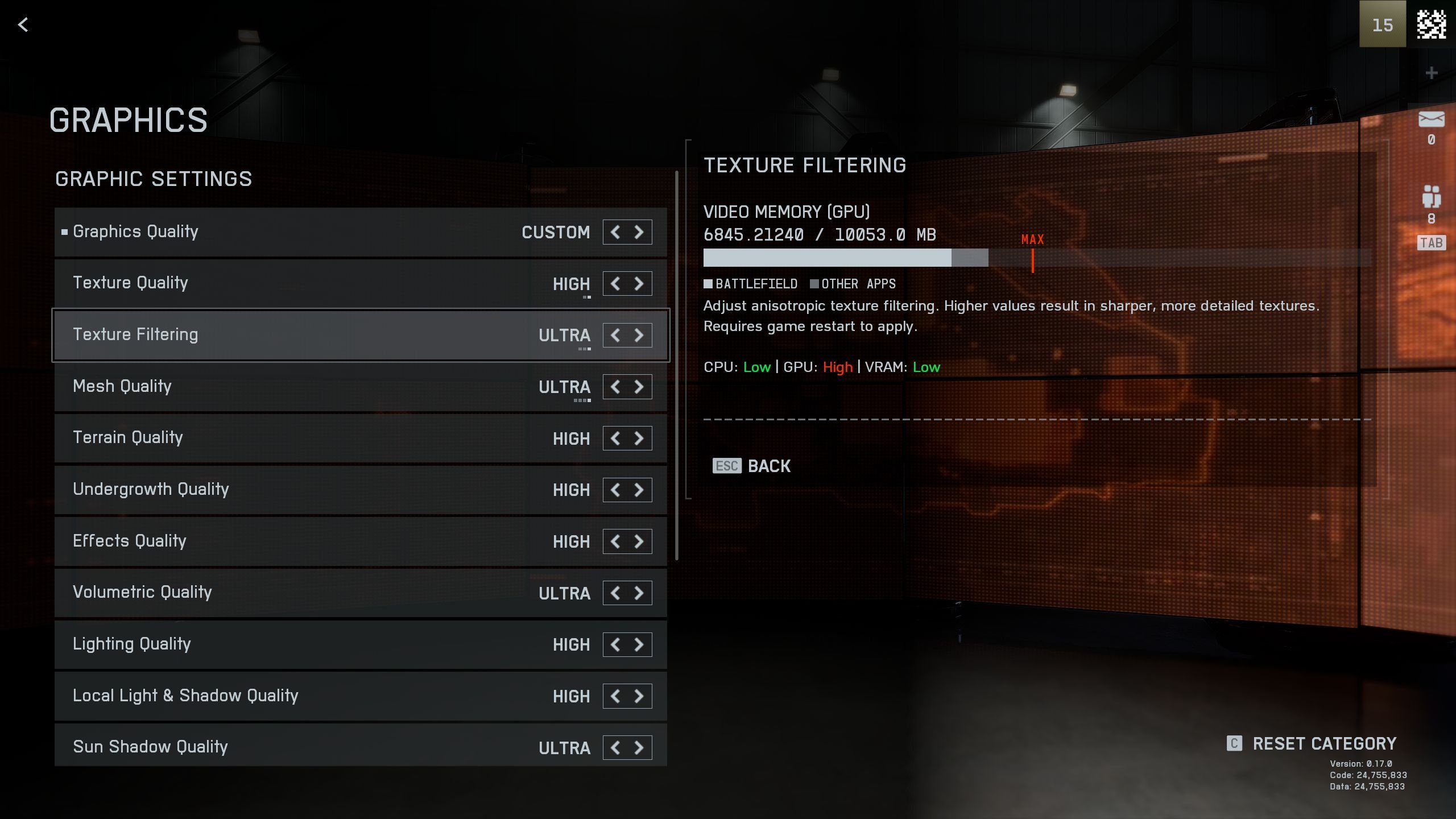Image resolution: width=1456 pixels, height=819 pixels.
Task: Increase Texture Quality with its right arrow
Action: [639, 283]
